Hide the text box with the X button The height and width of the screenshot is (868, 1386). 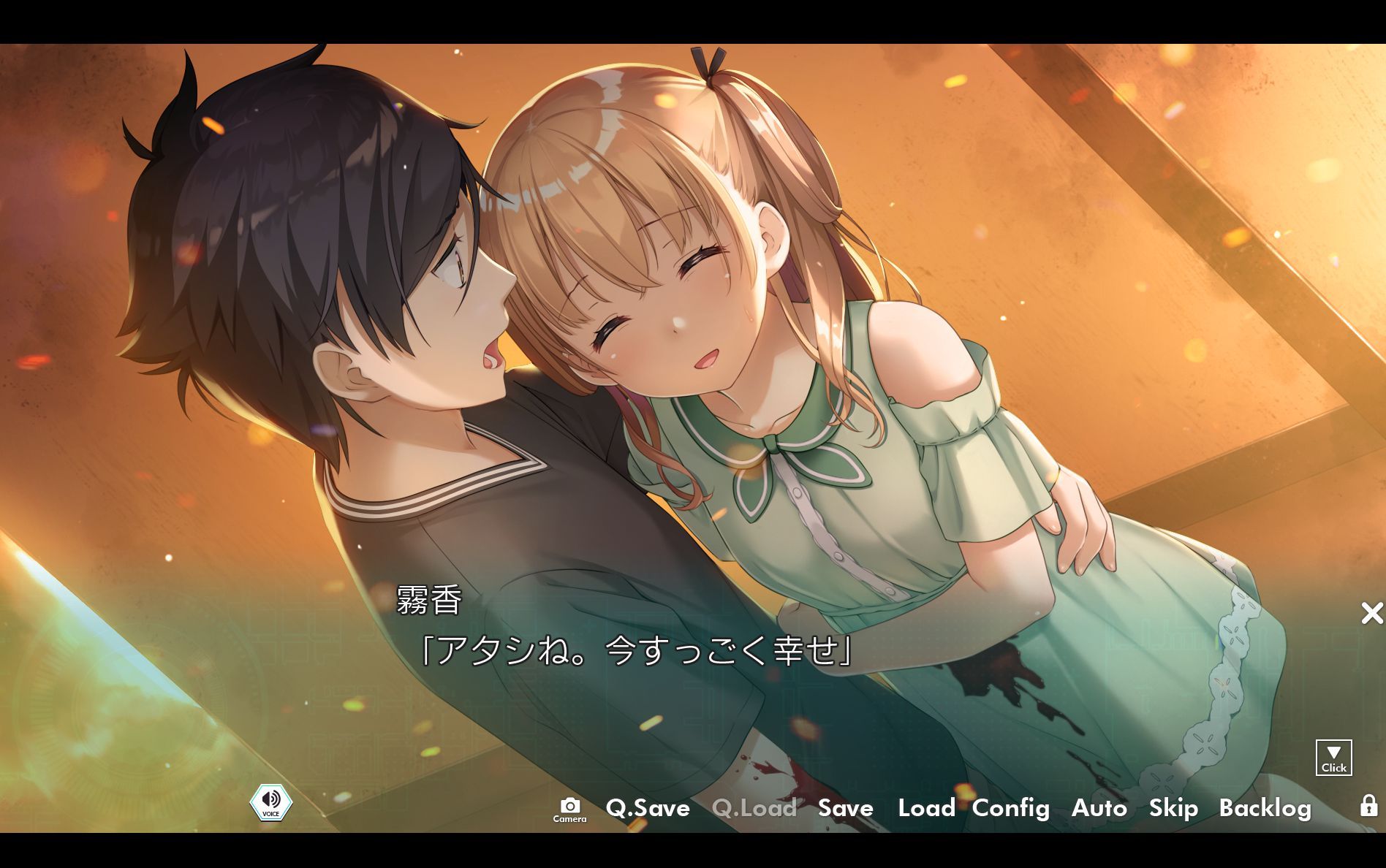(1371, 613)
